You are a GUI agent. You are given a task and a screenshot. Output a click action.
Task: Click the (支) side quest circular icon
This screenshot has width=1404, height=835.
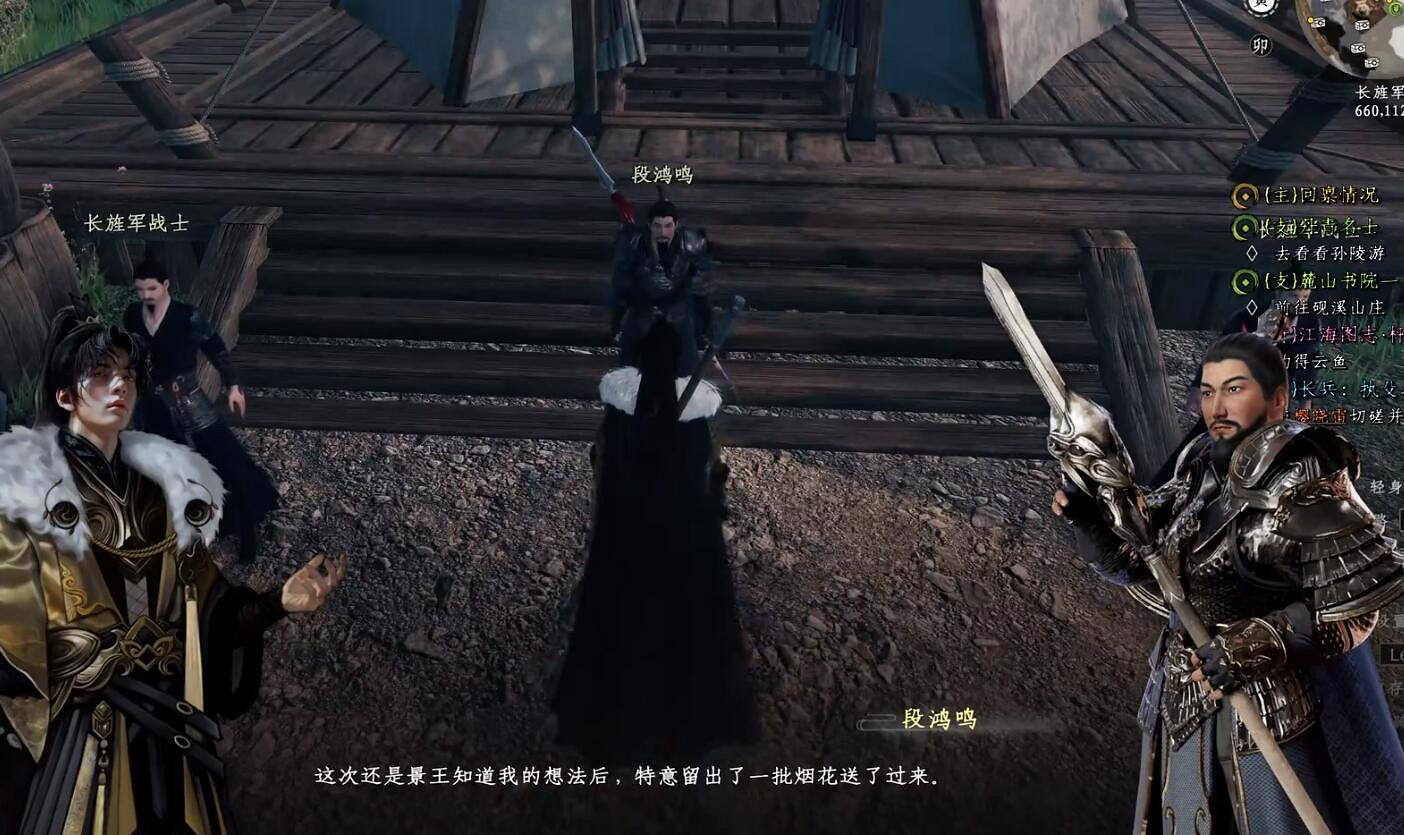(1246, 282)
